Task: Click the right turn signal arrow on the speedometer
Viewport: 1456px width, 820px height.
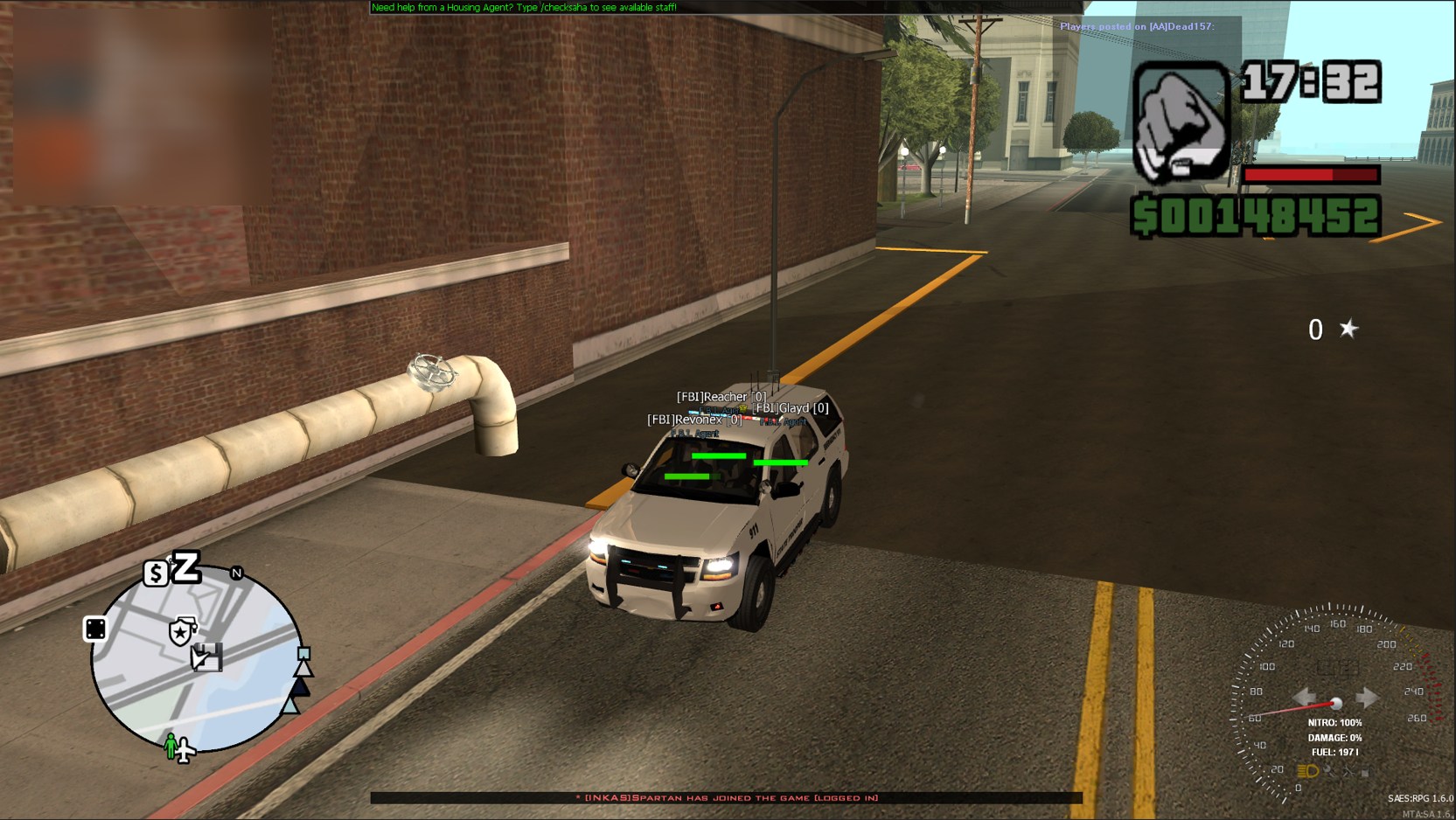Action: pos(1366,697)
